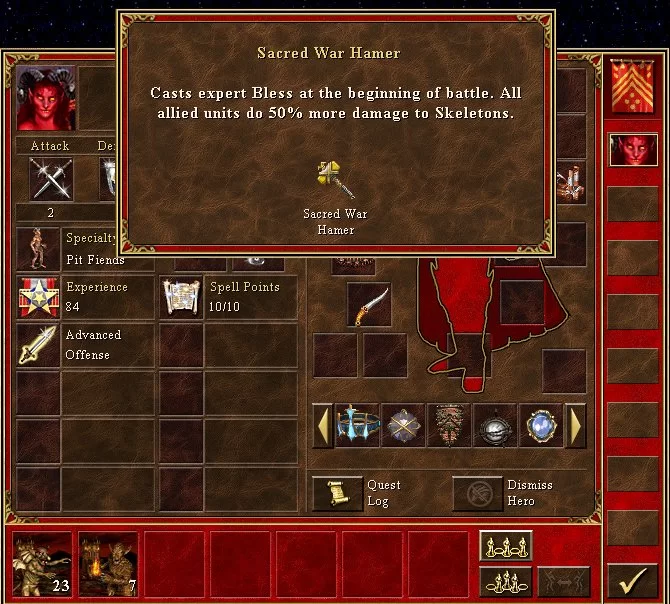View the Advanced Offense skill
This screenshot has width=670, height=604.
(x=38, y=345)
